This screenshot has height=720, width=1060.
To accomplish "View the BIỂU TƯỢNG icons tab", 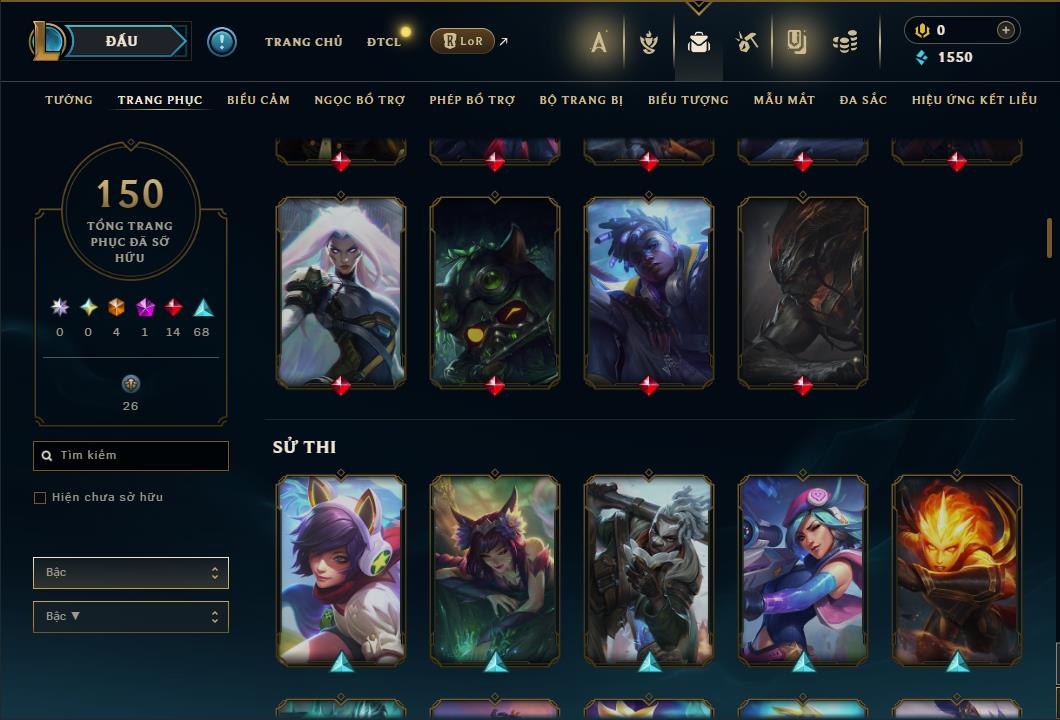I will point(688,100).
